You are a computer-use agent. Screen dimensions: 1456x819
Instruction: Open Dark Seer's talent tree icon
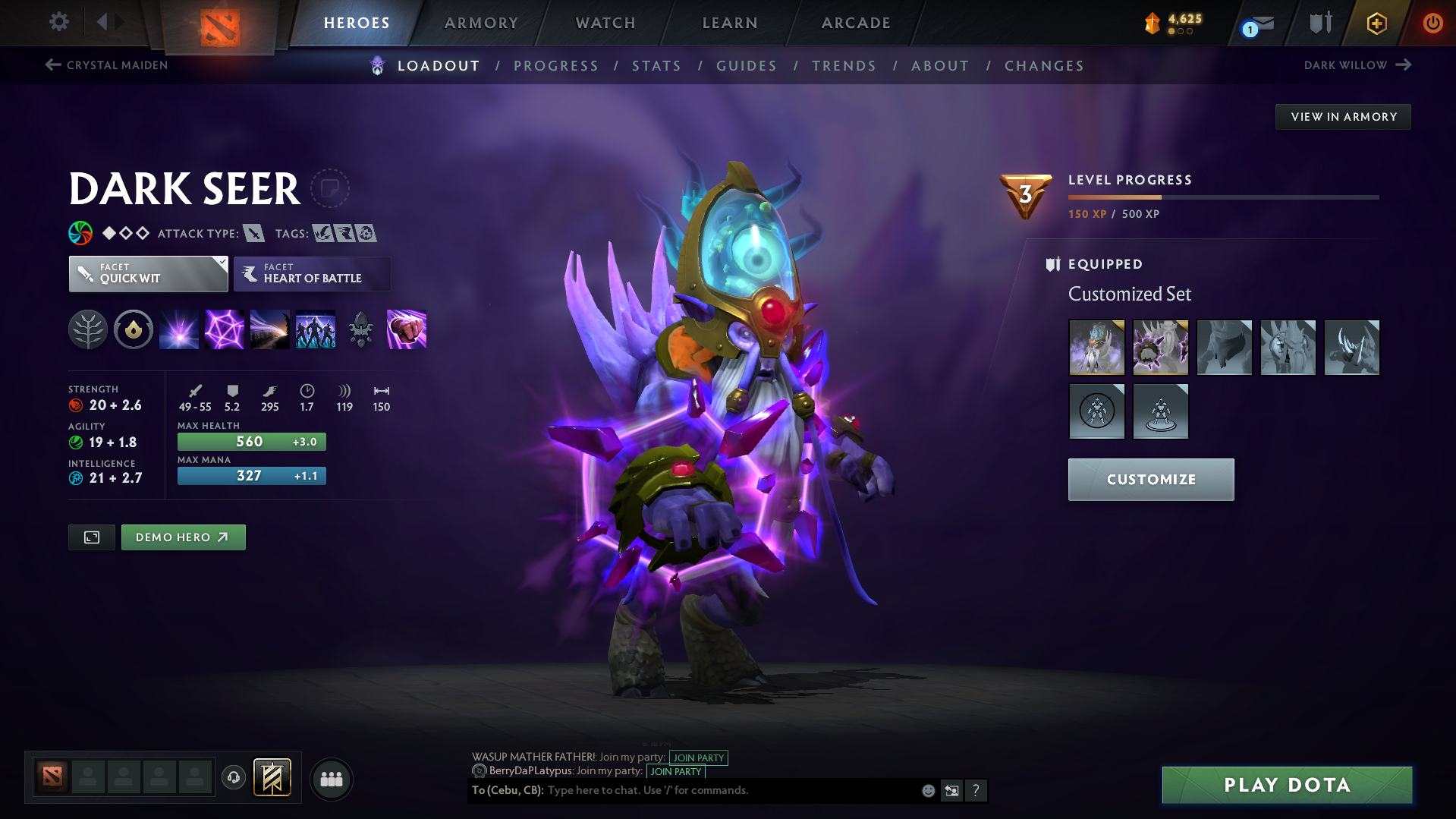88,329
